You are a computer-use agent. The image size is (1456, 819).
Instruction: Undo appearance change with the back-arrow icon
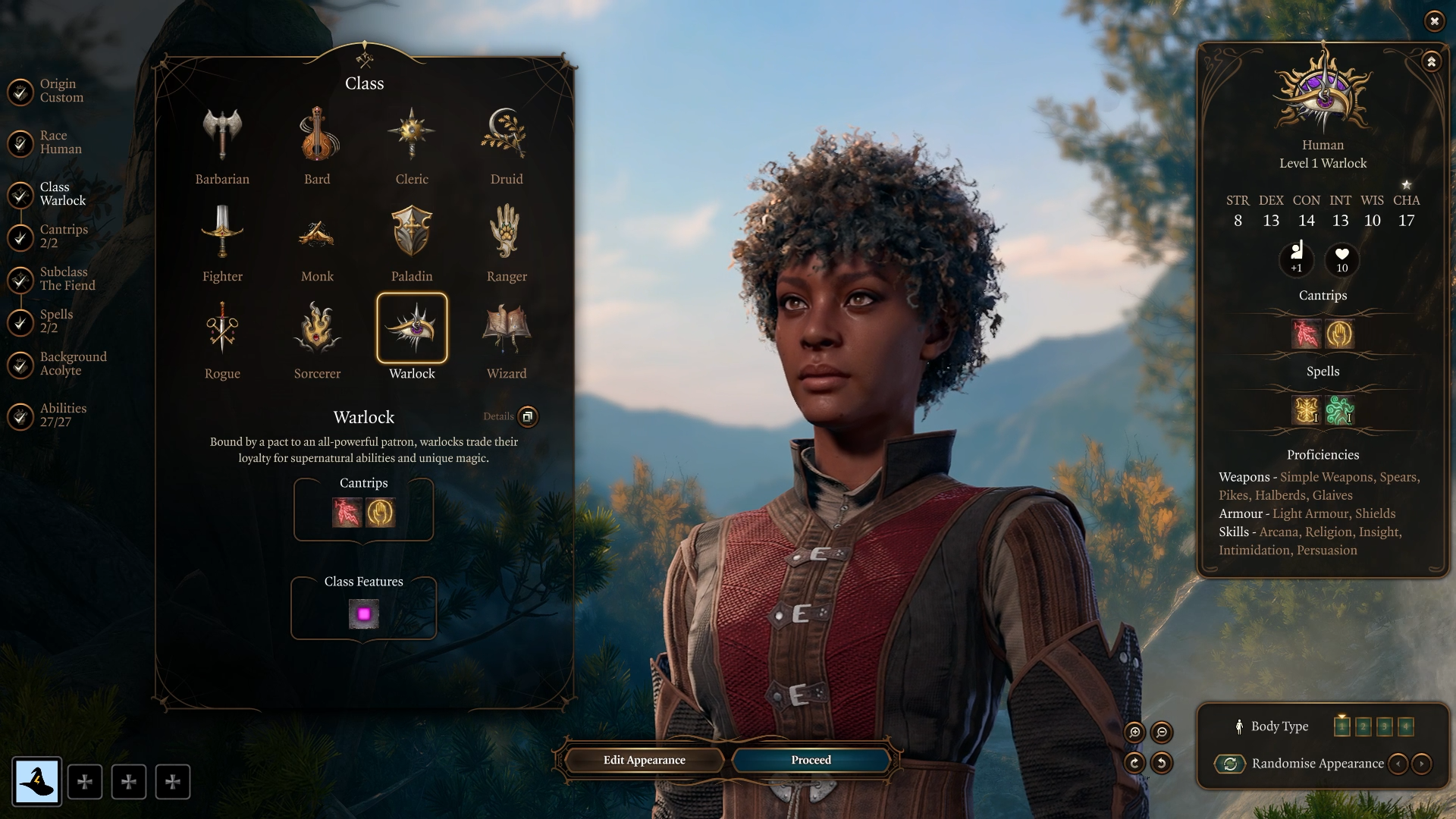click(x=1160, y=764)
